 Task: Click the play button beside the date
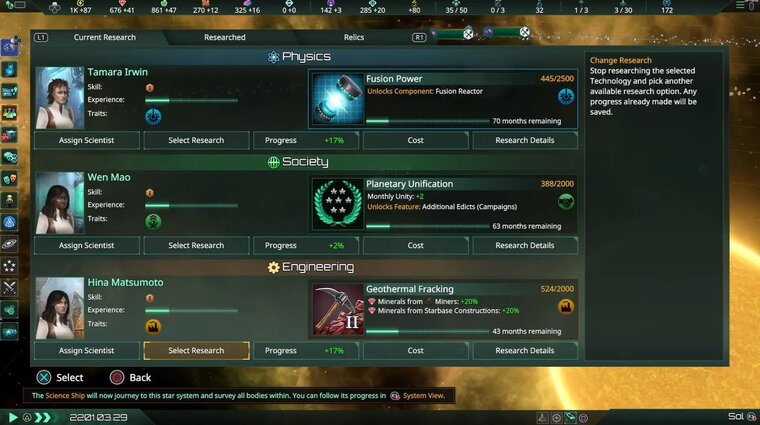click(x=13, y=417)
